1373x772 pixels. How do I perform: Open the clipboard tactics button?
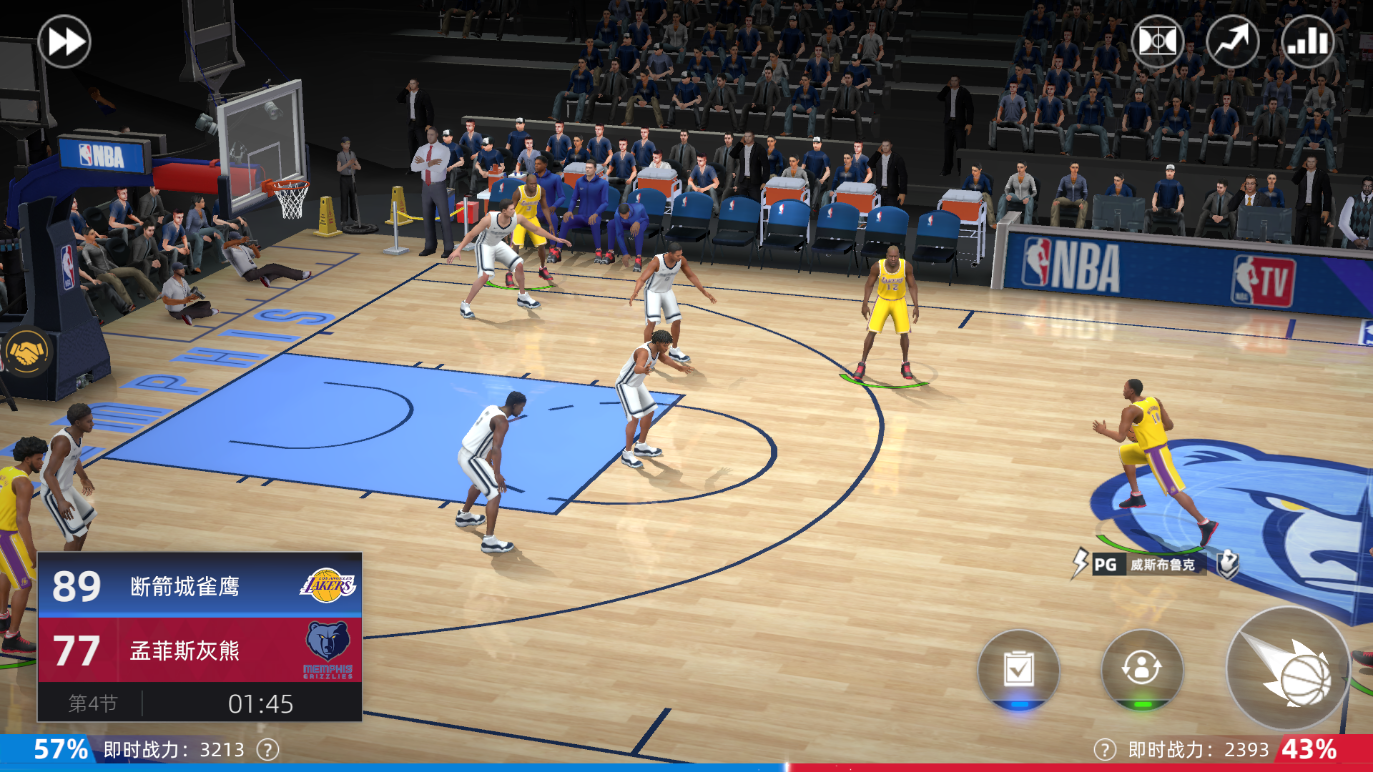1018,670
